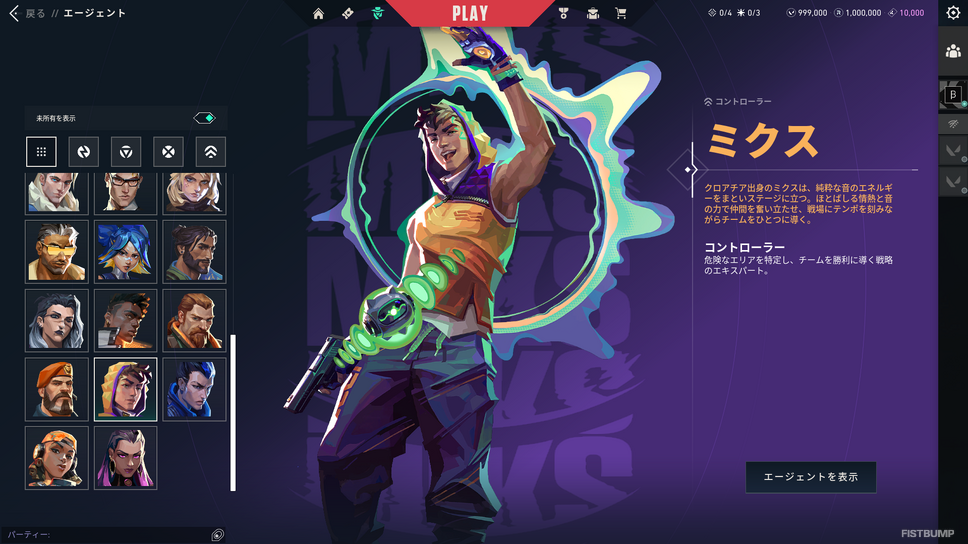
Task: Go back using the 戻る arrow
Action: tap(15, 14)
